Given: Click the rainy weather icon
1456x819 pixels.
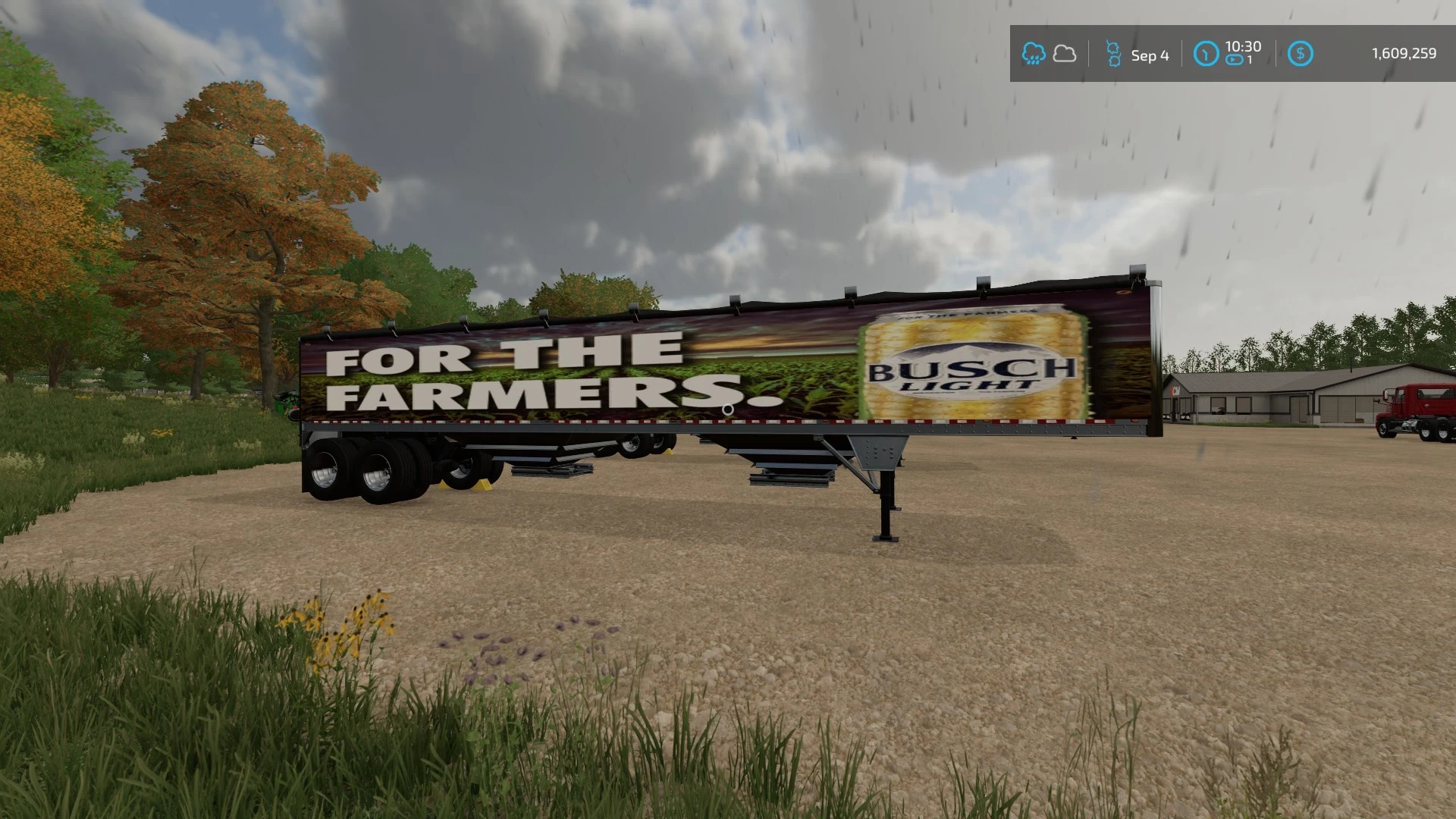Looking at the screenshot, I should click(1034, 53).
